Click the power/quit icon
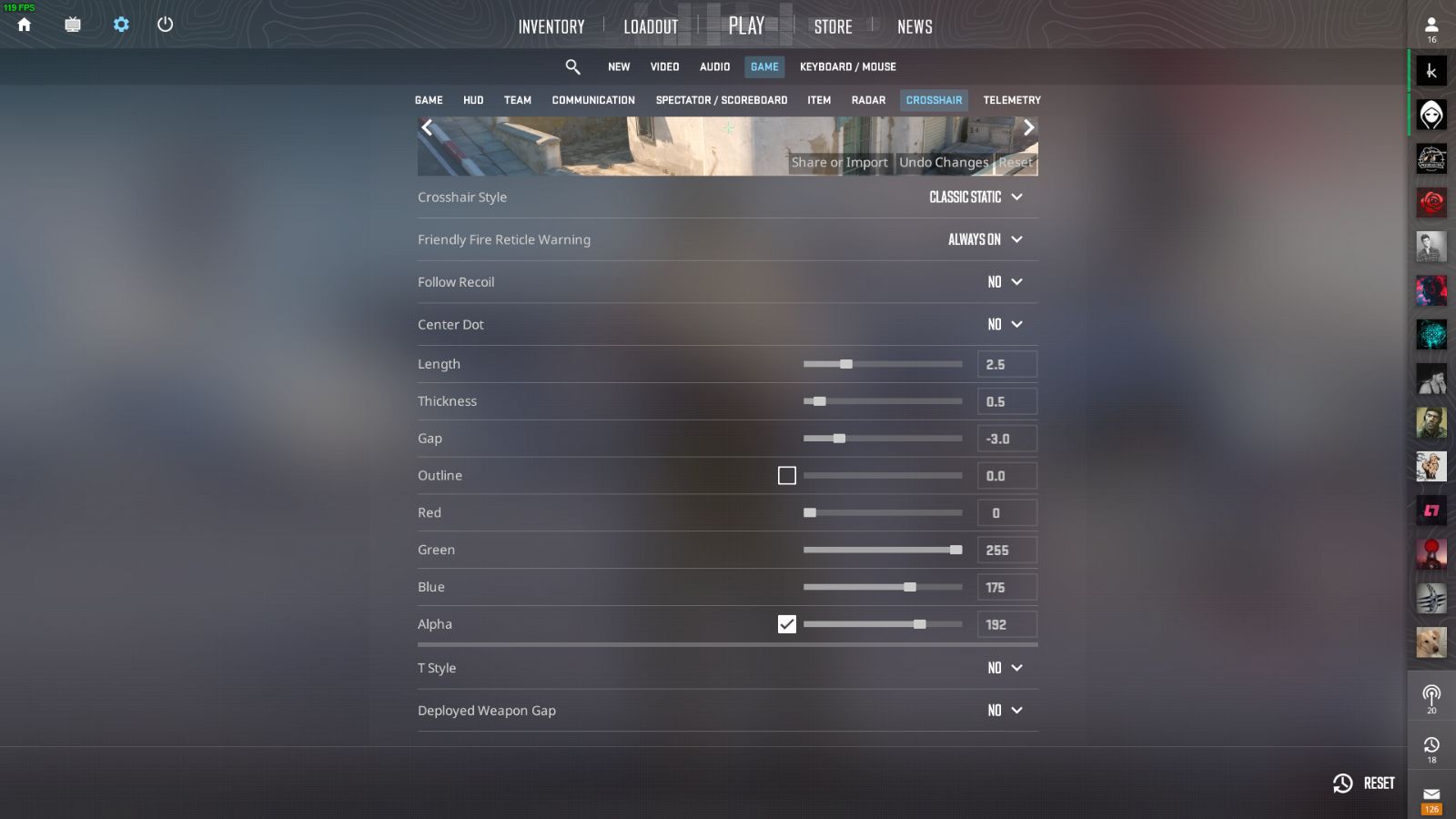This screenshot has height=819, width=1456. (166, 25)
